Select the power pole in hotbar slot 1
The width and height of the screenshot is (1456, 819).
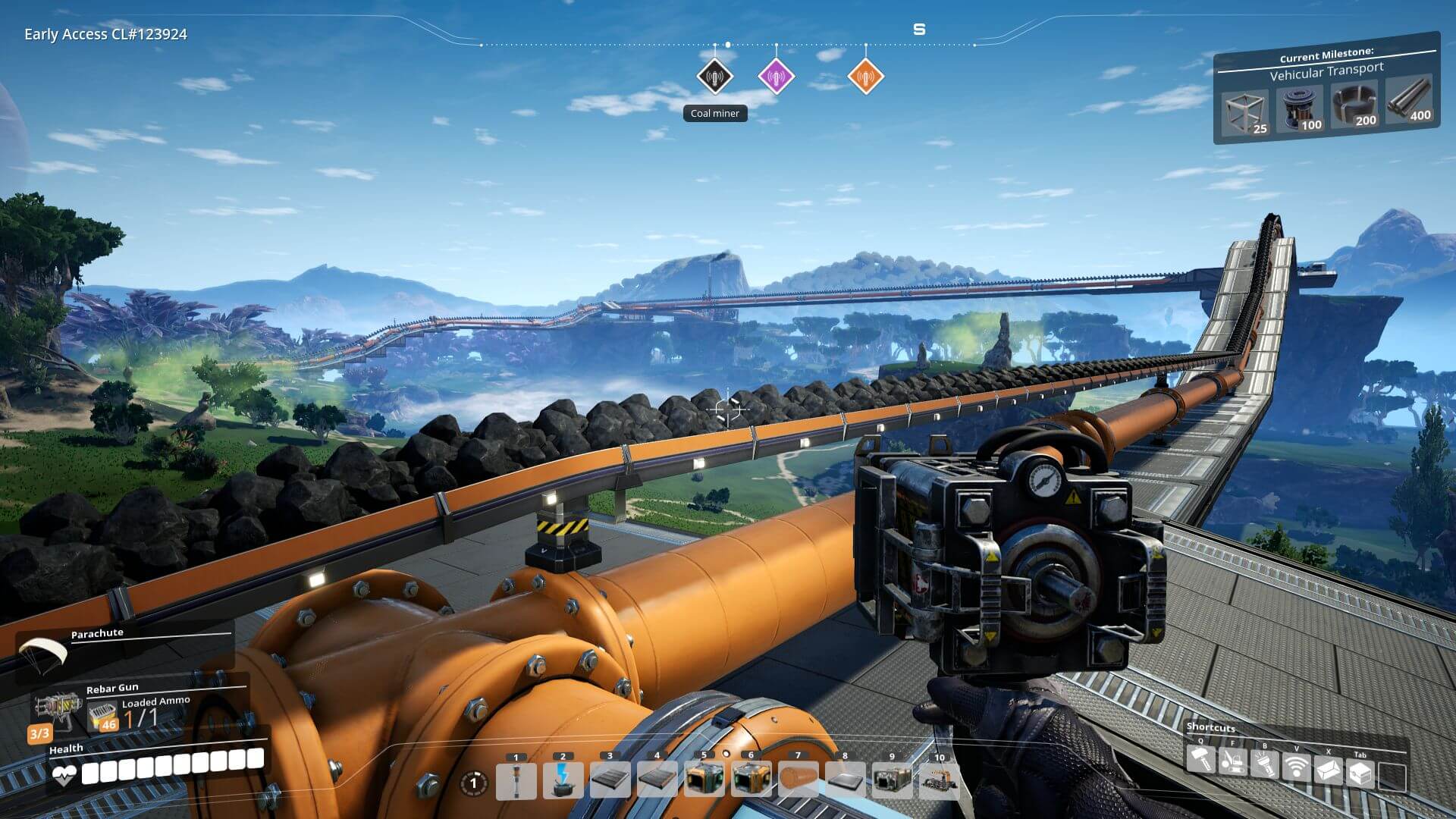pos(516,781)
